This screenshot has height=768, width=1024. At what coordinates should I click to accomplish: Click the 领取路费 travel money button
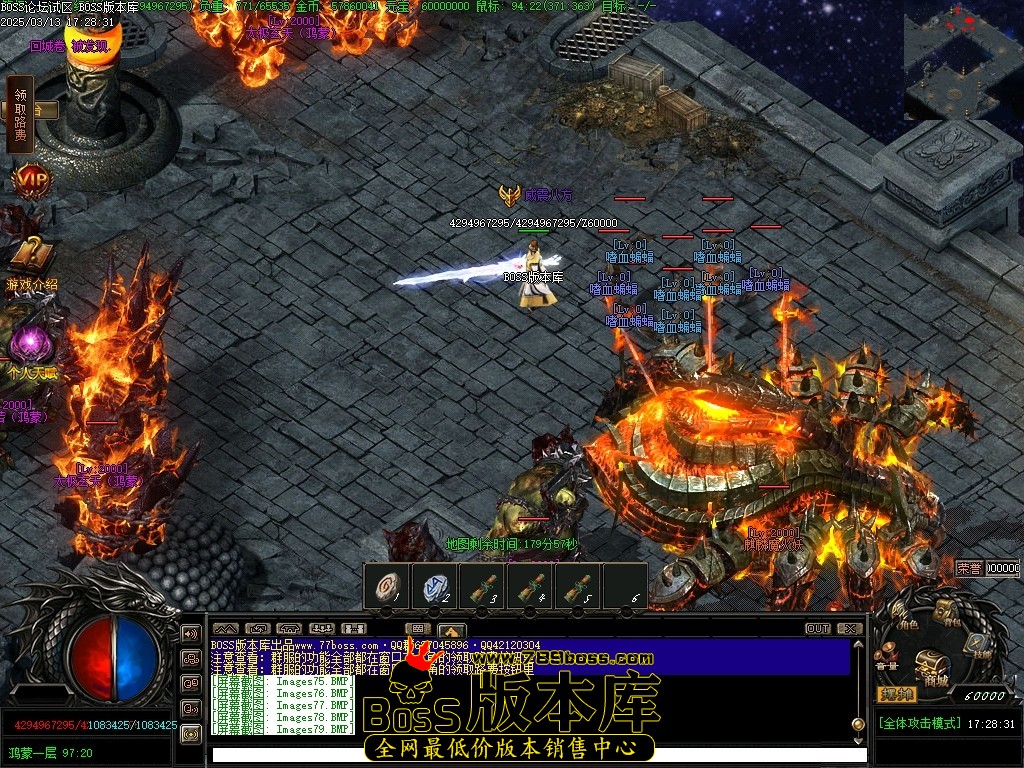pos(20,114)
